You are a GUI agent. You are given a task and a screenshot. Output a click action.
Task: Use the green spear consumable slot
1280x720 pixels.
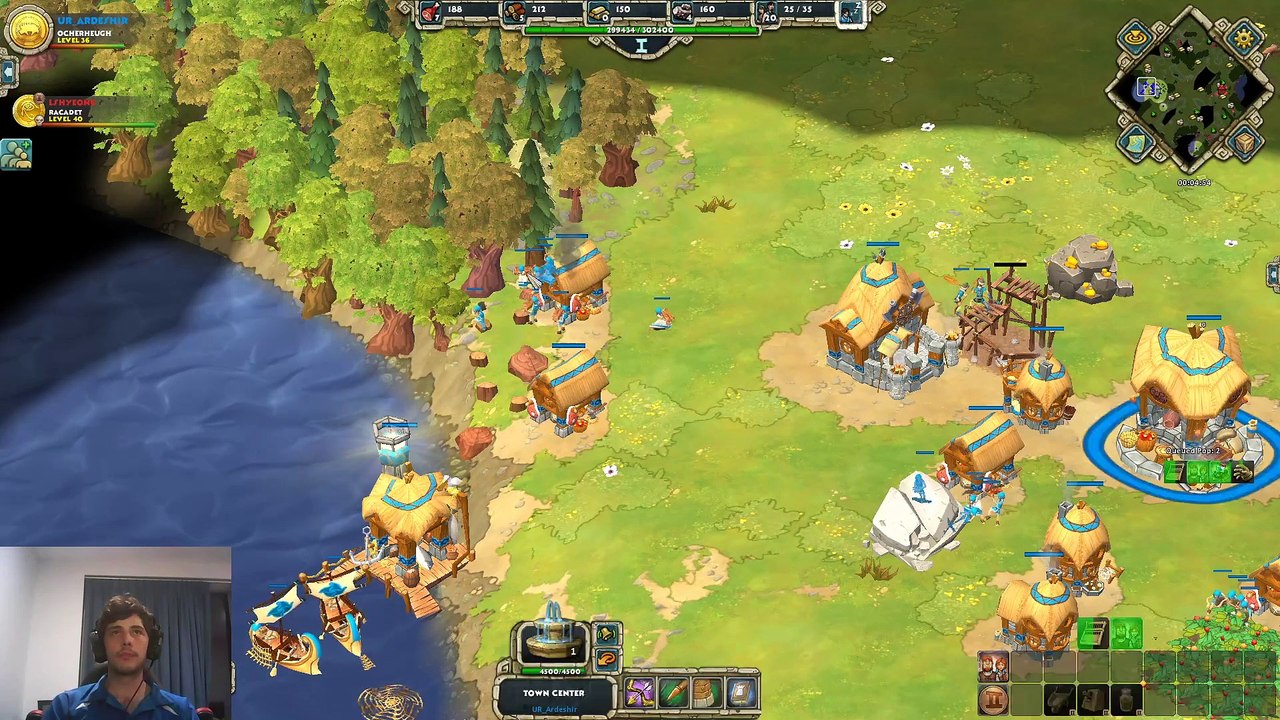(673, 692)
